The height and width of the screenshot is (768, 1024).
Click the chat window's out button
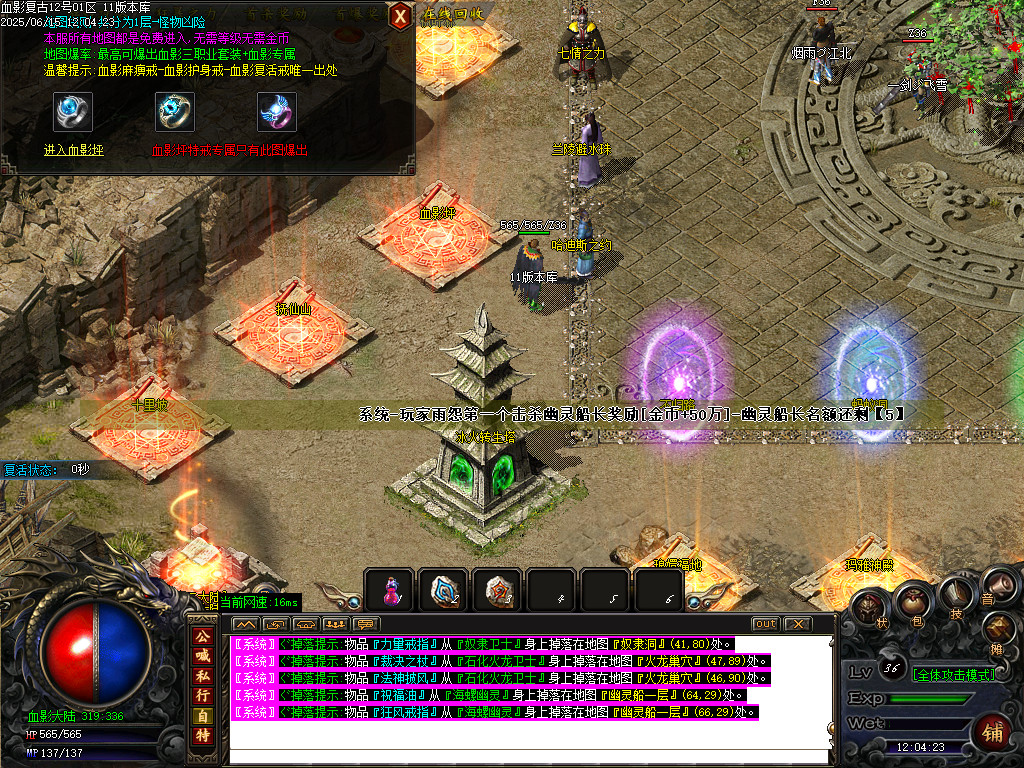click(765, 624)
